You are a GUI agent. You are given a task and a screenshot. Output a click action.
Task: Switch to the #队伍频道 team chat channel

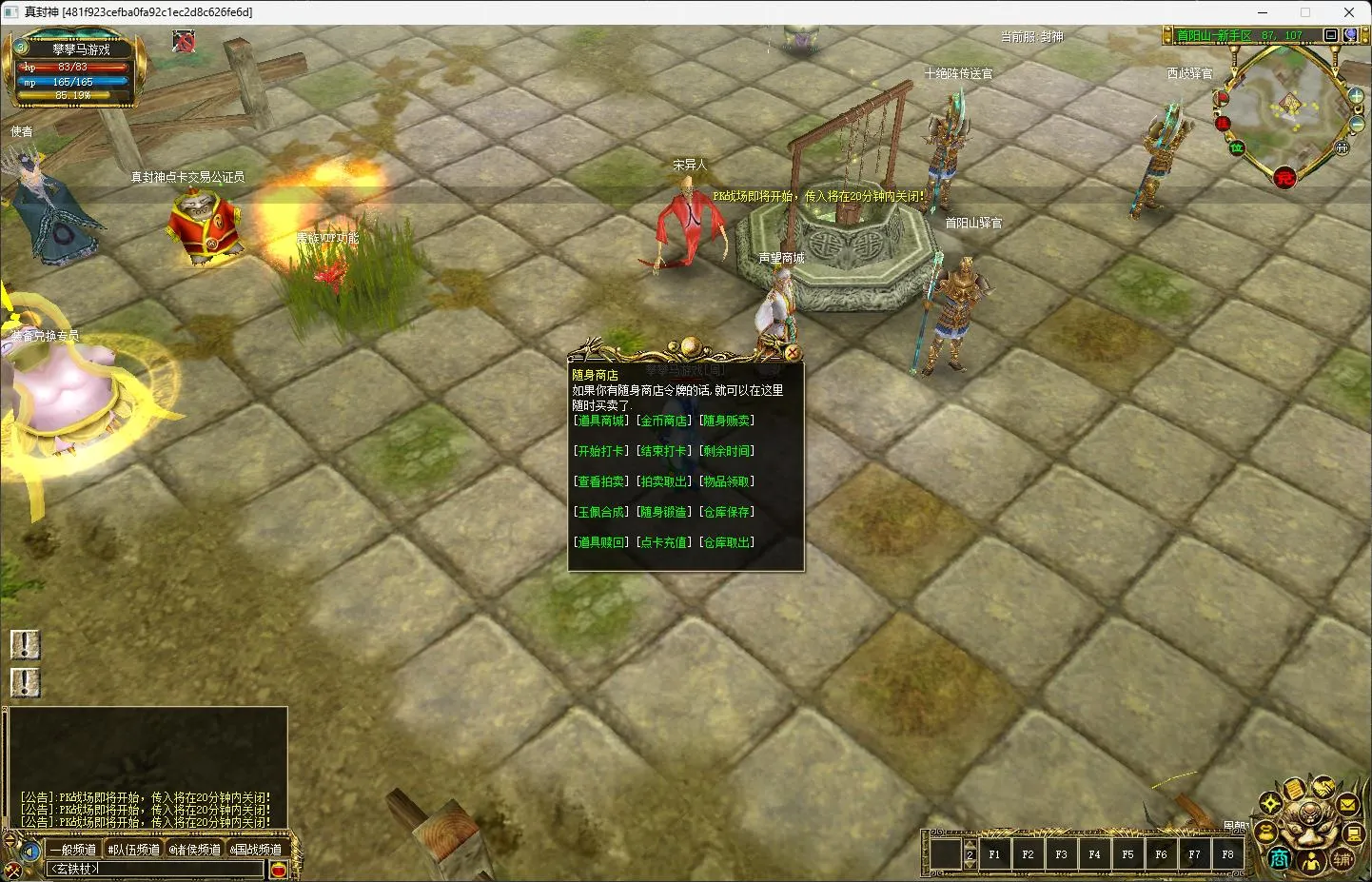[134, 850]
